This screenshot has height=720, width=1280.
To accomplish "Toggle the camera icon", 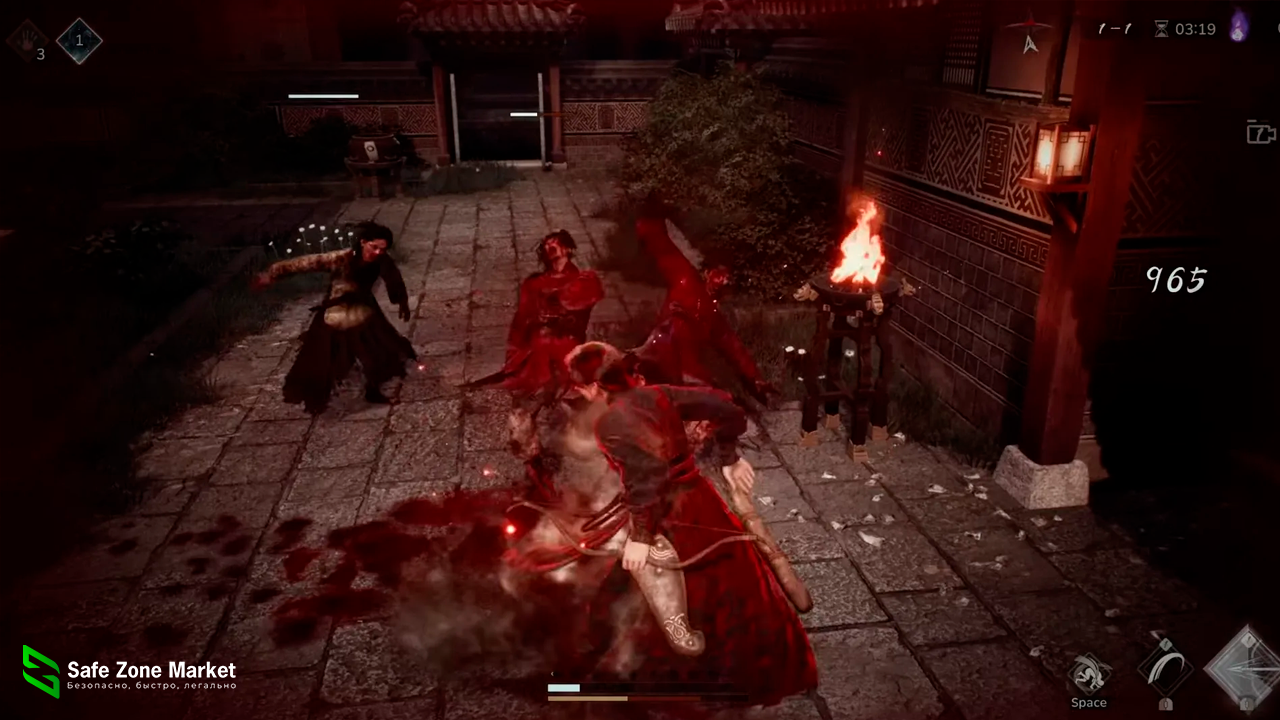I will coord(1261,132).
